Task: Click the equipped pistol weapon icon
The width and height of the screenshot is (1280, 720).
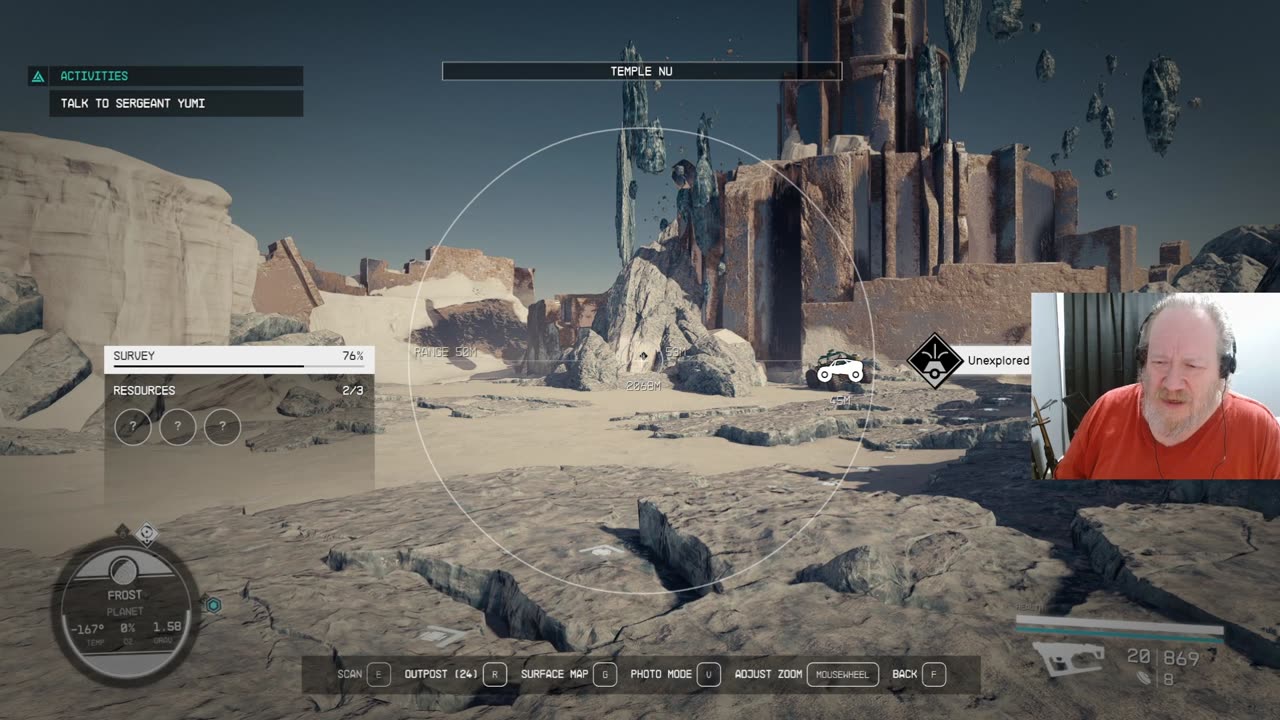Action: [x=1068, y=659]
